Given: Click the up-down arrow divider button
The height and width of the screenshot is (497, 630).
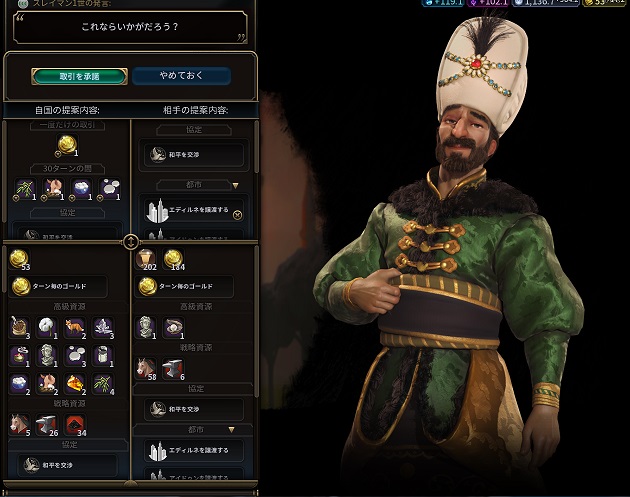Looking at the screenshot, I should (130, 242).
